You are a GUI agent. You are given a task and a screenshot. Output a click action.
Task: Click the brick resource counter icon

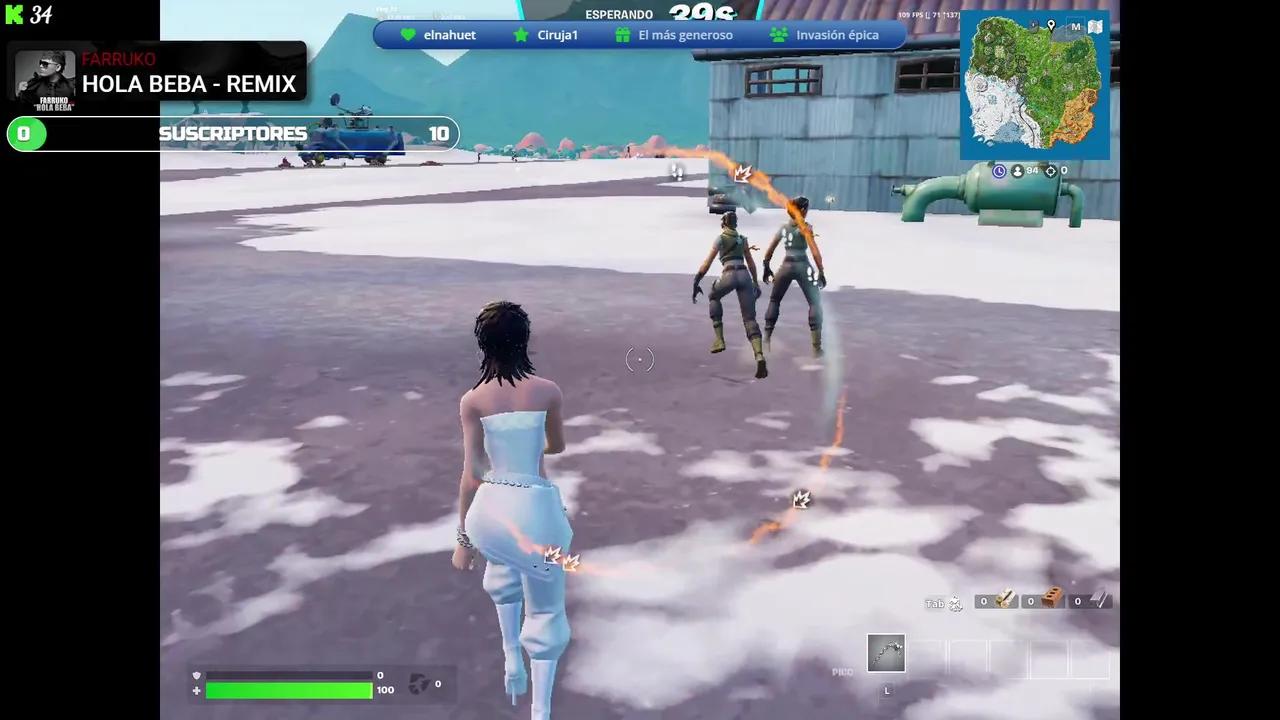coord(1051,600)
